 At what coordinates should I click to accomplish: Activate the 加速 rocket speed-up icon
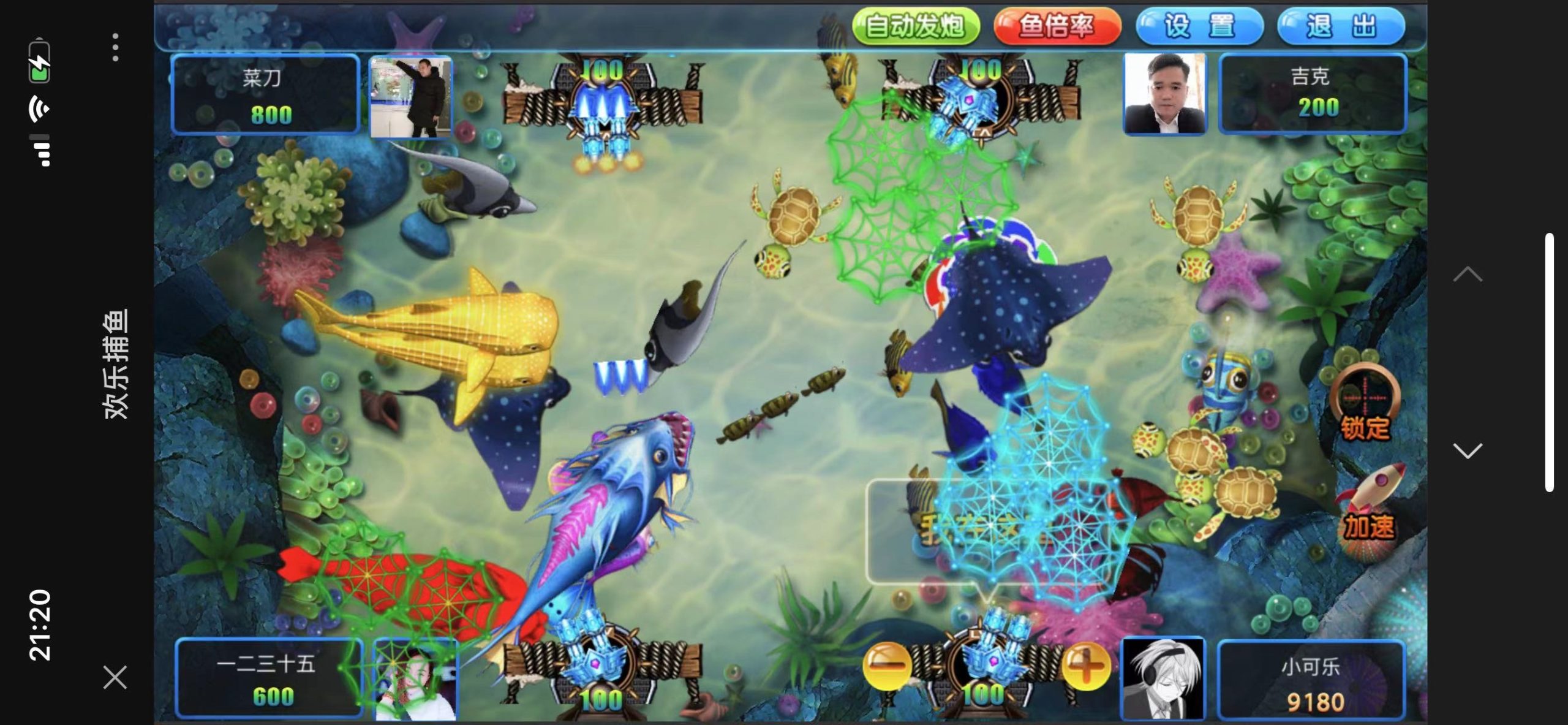[x=1370, y=505]
